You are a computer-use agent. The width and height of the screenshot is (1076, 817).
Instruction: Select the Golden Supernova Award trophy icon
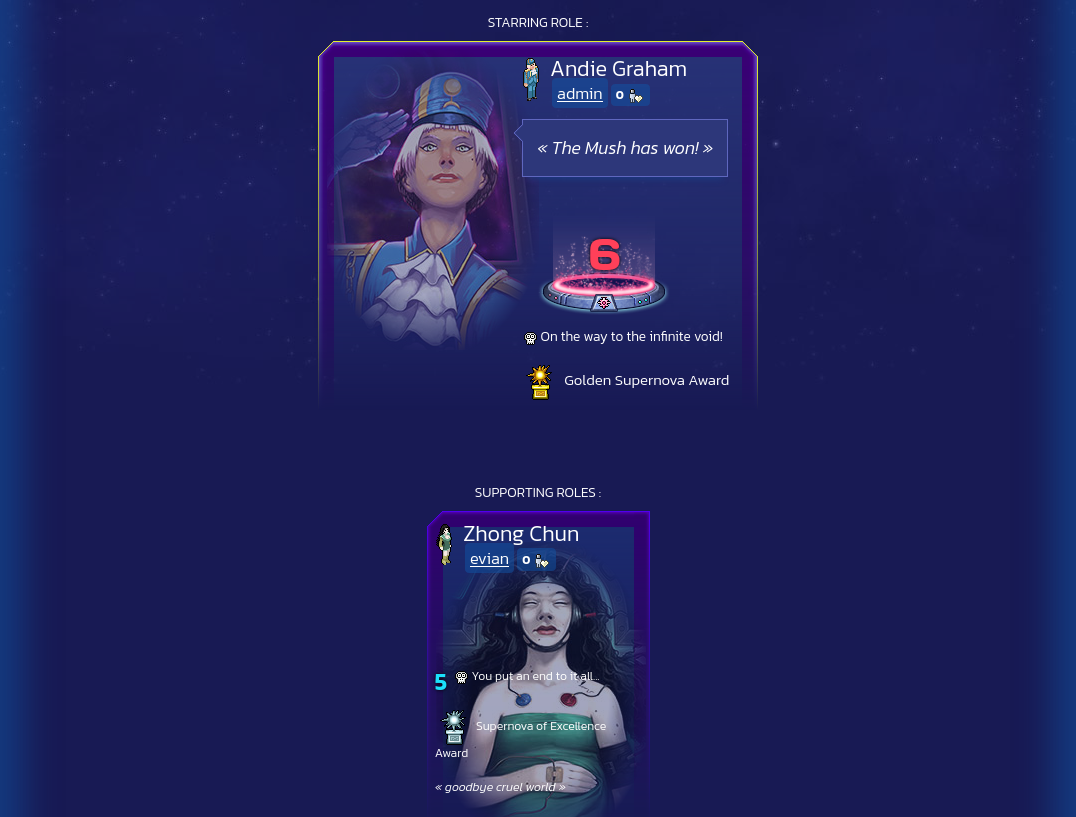[540, 382]
